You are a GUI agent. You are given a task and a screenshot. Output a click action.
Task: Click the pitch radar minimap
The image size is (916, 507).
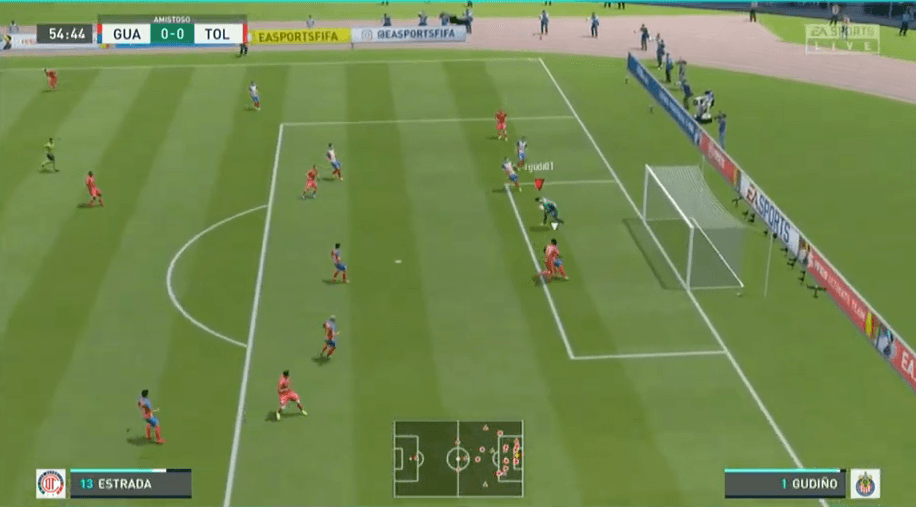458,459
